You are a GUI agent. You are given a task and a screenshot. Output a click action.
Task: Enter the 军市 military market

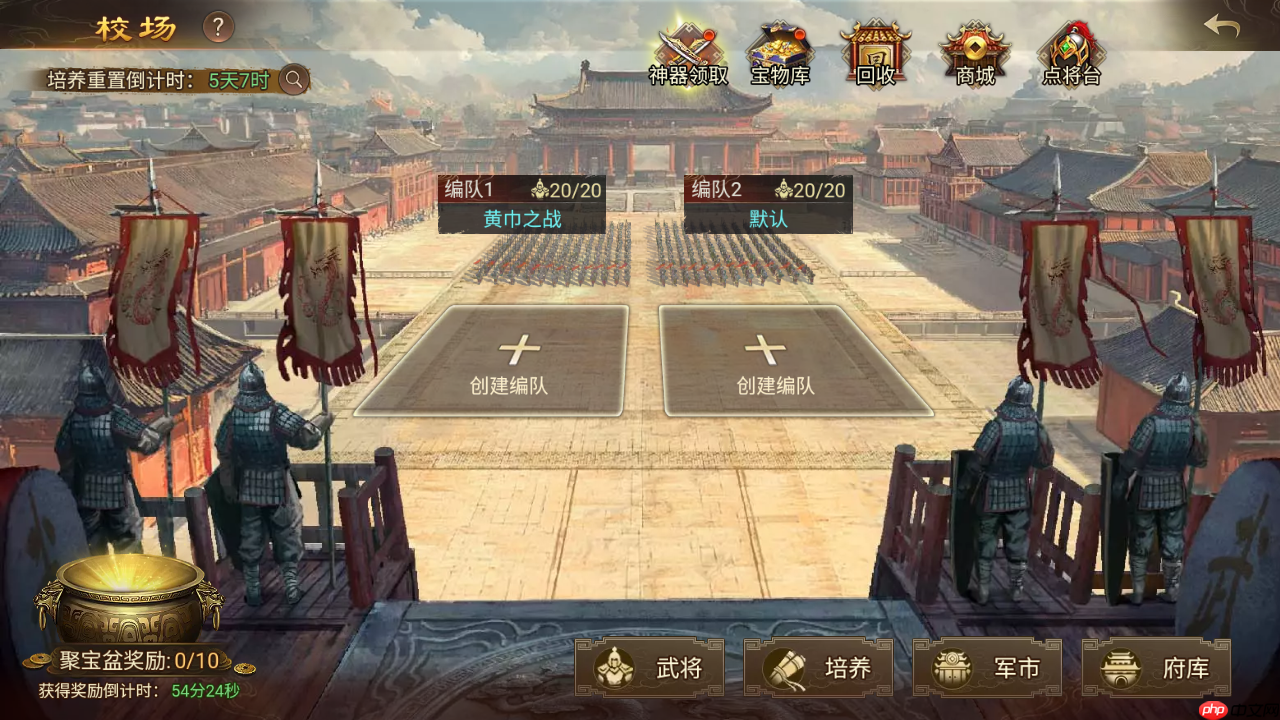987,668
